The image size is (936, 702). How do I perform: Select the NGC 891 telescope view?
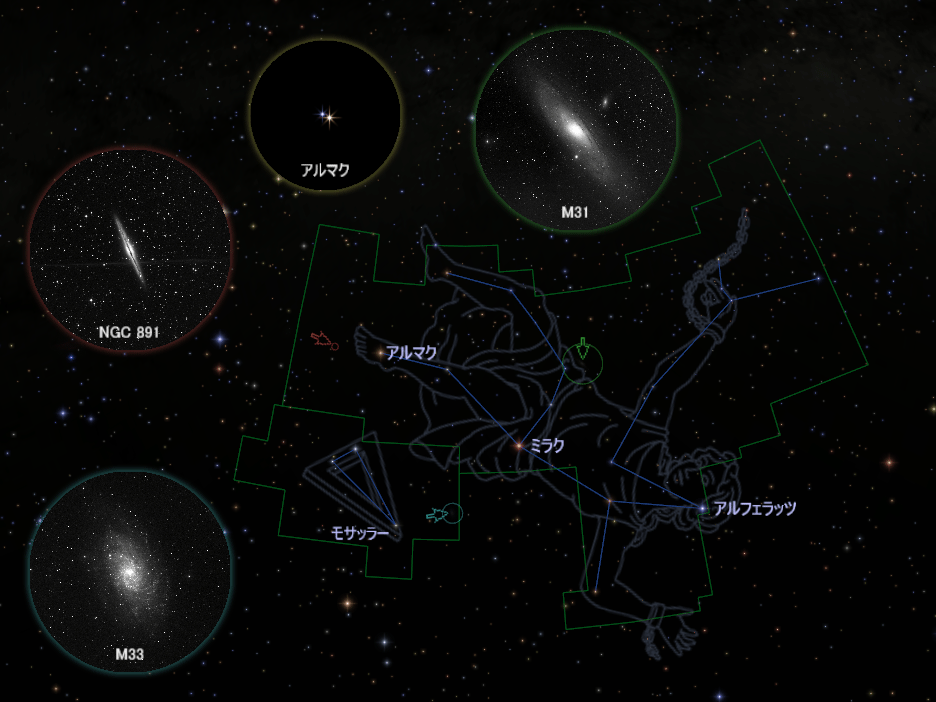[x=131, y=250]
